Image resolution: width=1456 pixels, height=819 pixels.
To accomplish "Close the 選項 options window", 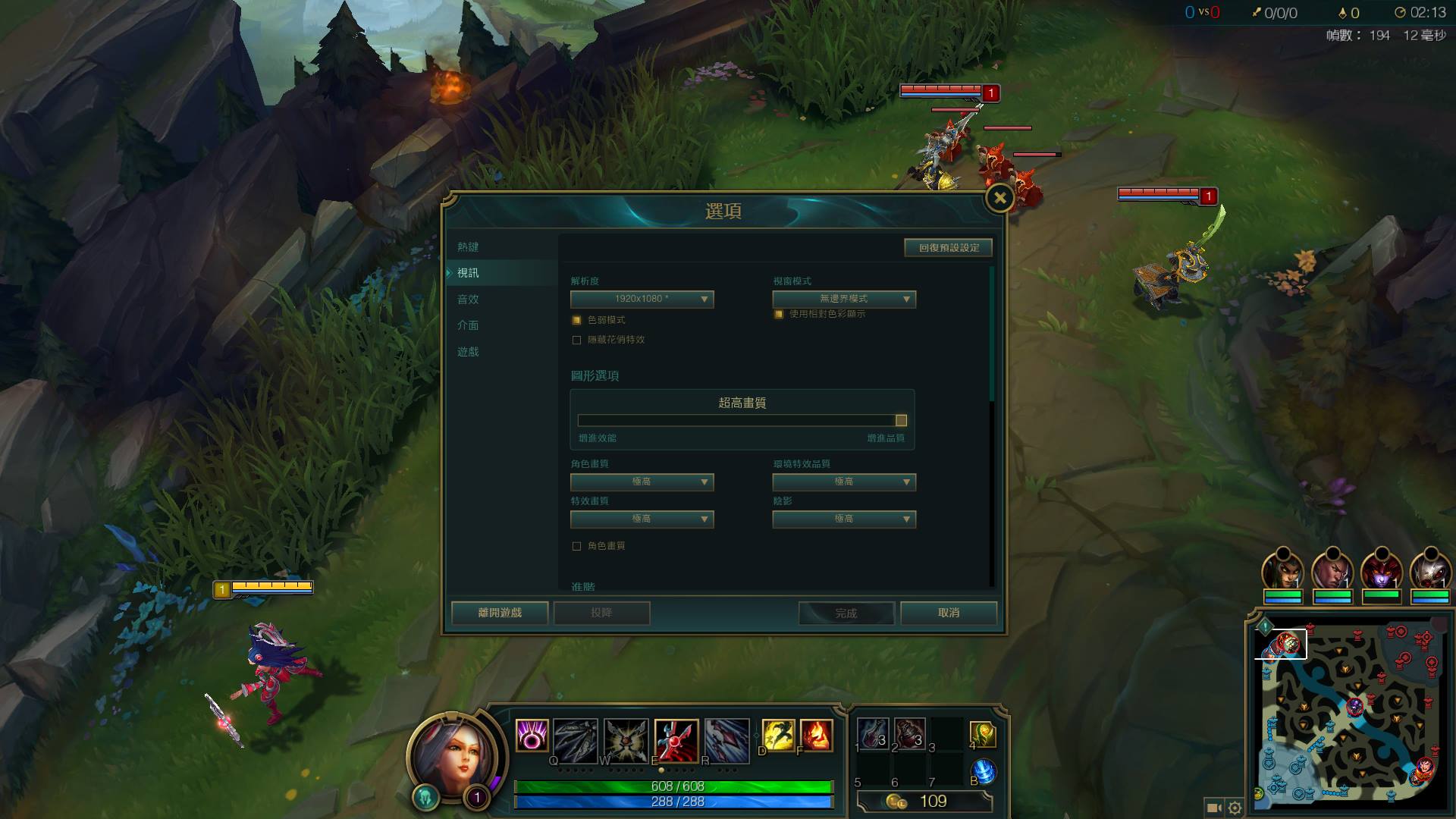I will click(999, 199).
